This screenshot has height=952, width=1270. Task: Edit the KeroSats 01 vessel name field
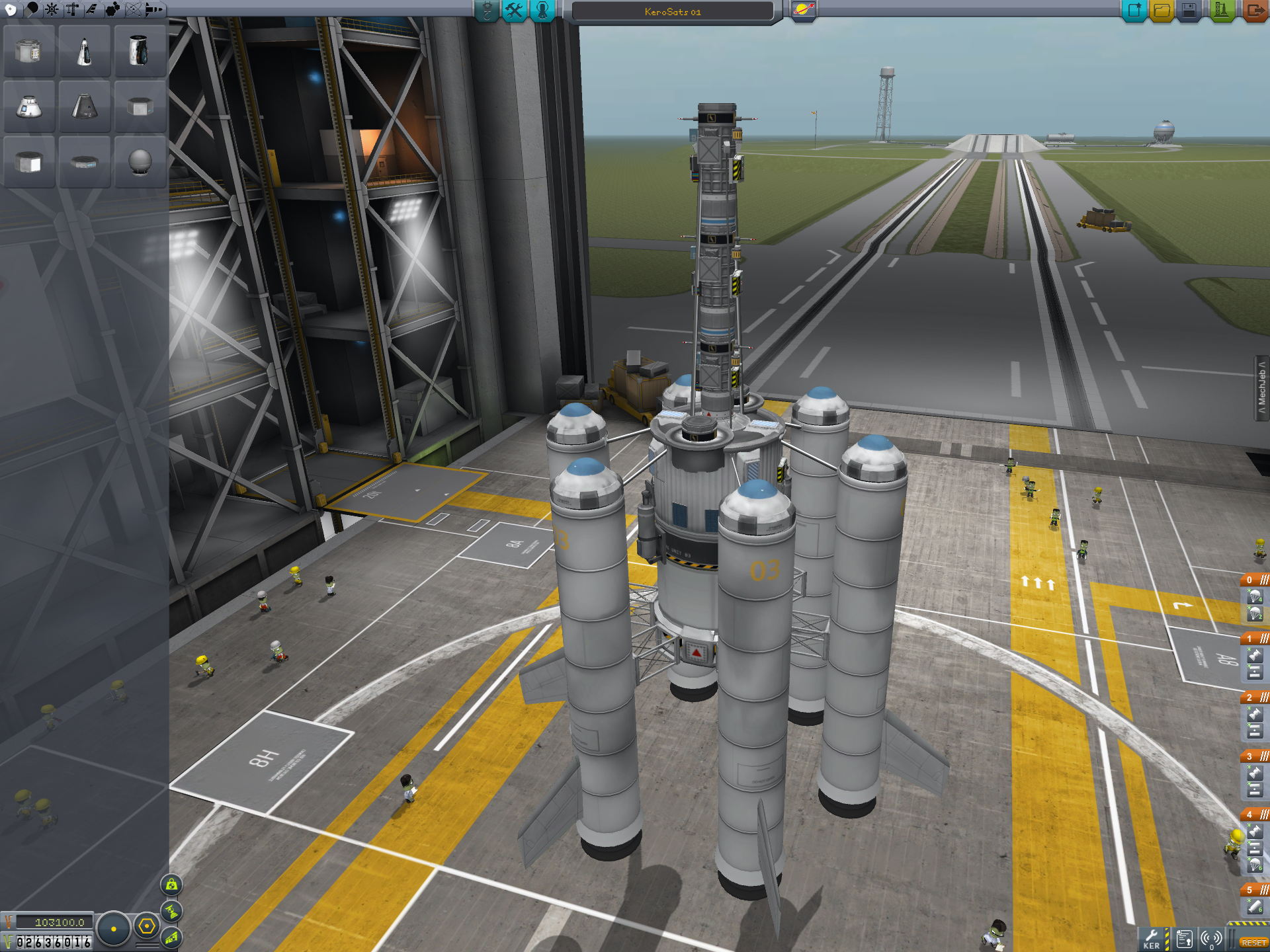pyautogui.click(x=672, y=12)
